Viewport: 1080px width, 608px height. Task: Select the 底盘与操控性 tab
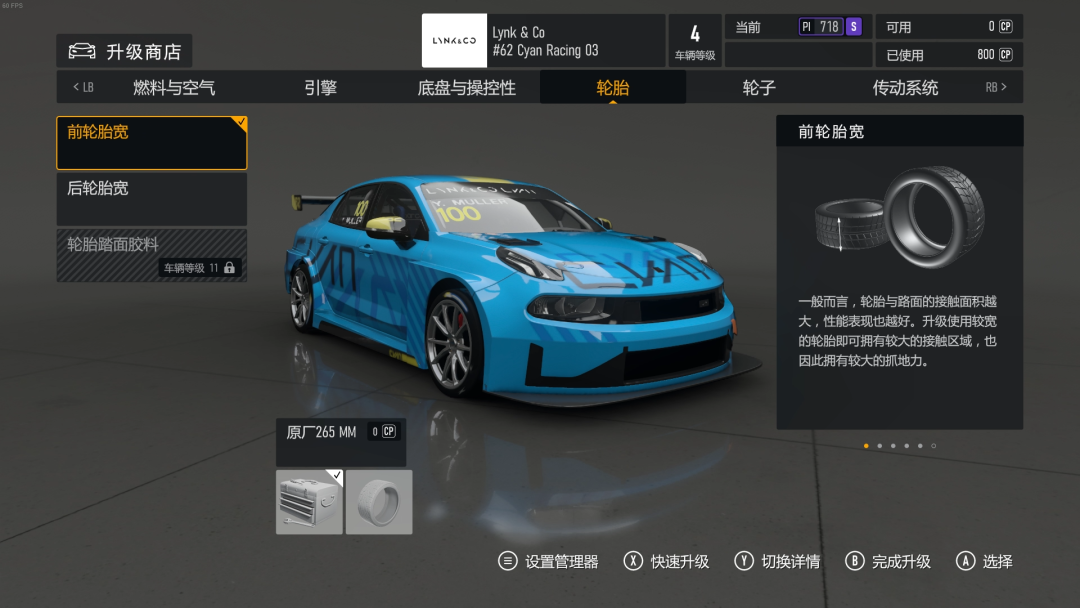pos(466,88)
